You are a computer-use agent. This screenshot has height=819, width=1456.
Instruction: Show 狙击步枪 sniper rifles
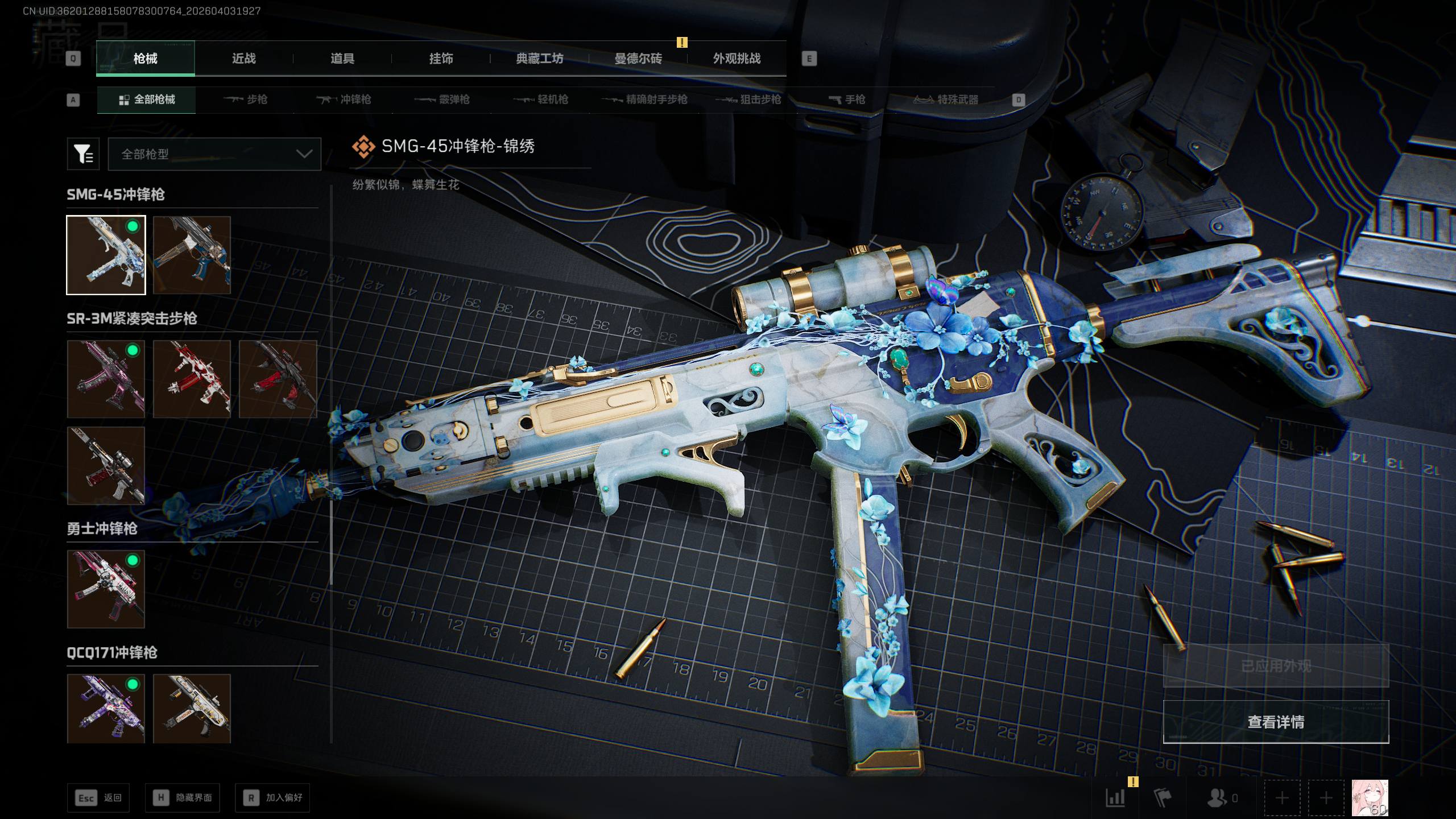point(748,100)
